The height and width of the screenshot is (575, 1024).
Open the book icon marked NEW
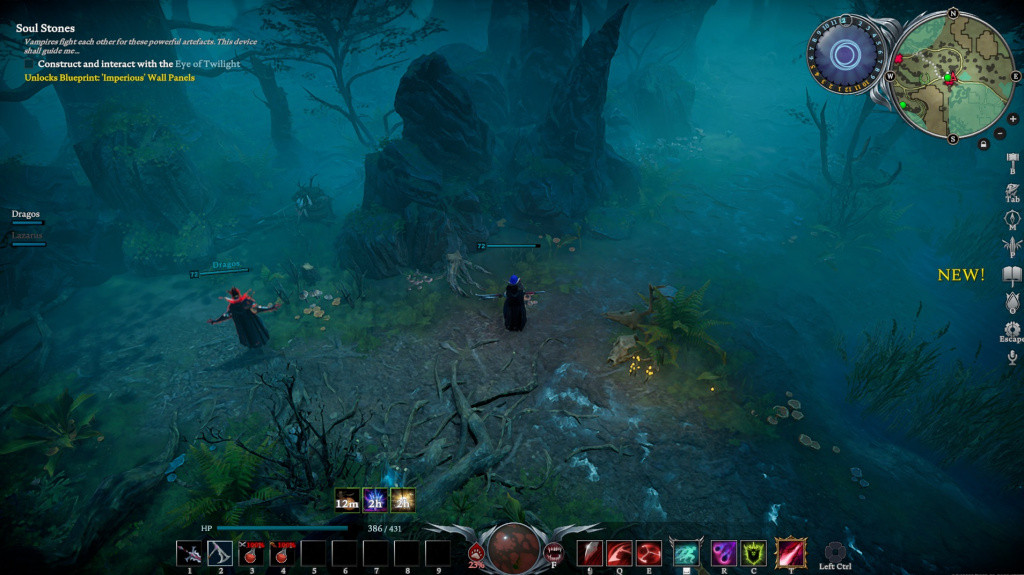1012,275
